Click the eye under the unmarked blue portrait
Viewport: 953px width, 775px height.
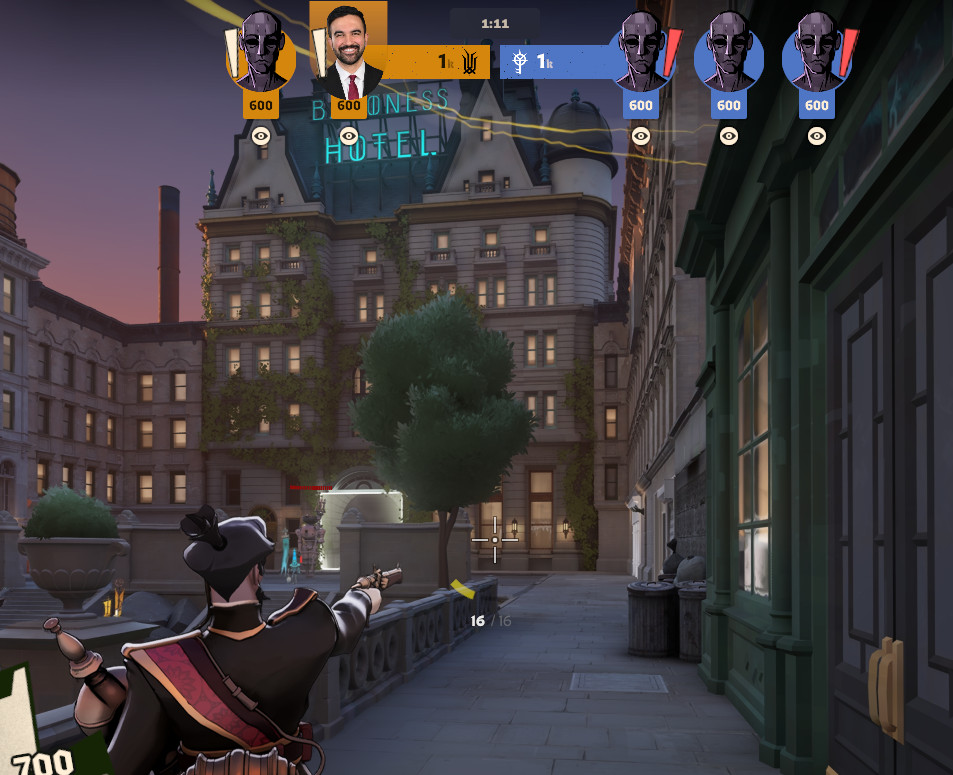coord(729,135)
